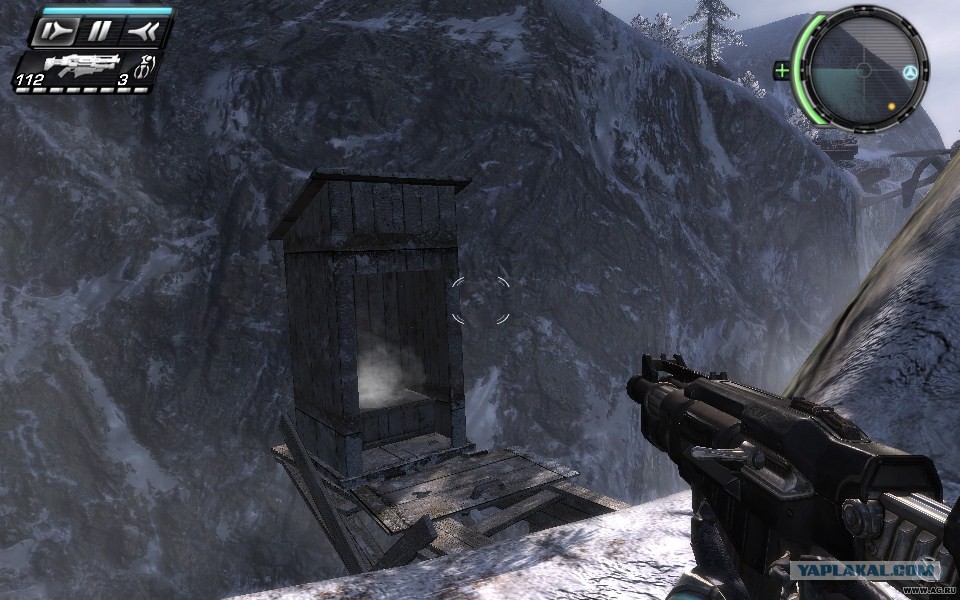The image size is (960, 600).
Task: Select the orange dot on the radar
Action: 890,105
